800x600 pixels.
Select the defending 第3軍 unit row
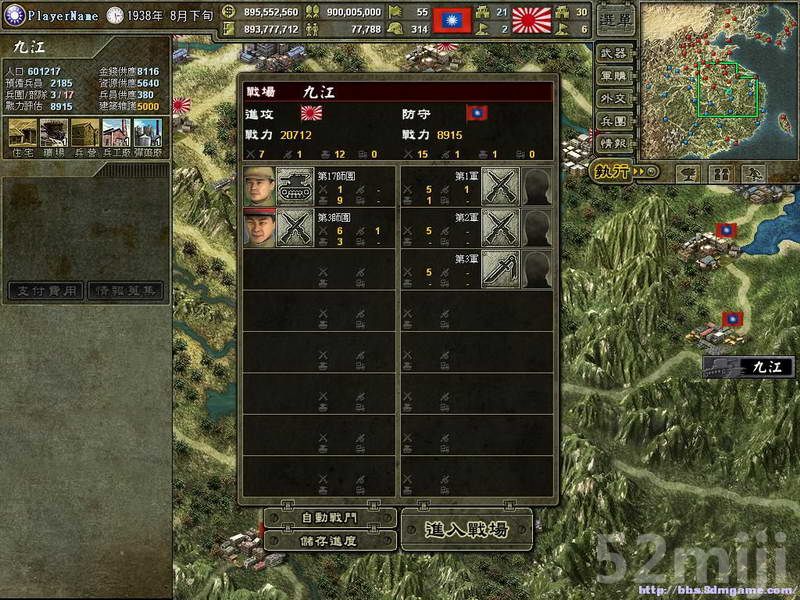click(x=477, y=270)
